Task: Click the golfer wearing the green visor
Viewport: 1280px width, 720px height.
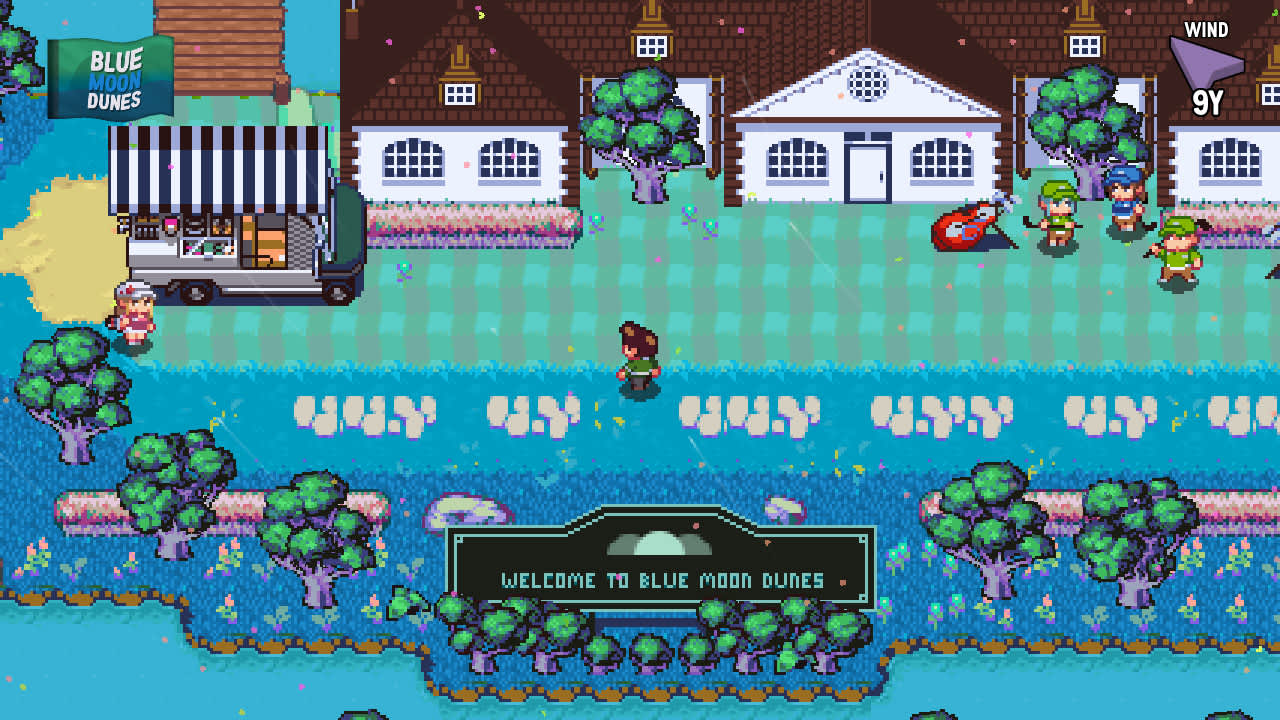Action: click(x=1058, y=215)
